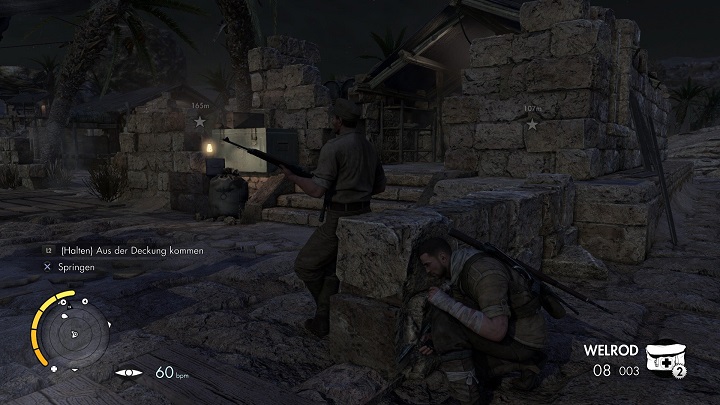Click the circular radar minimap
720x405 pixels.
coord(73,335)
